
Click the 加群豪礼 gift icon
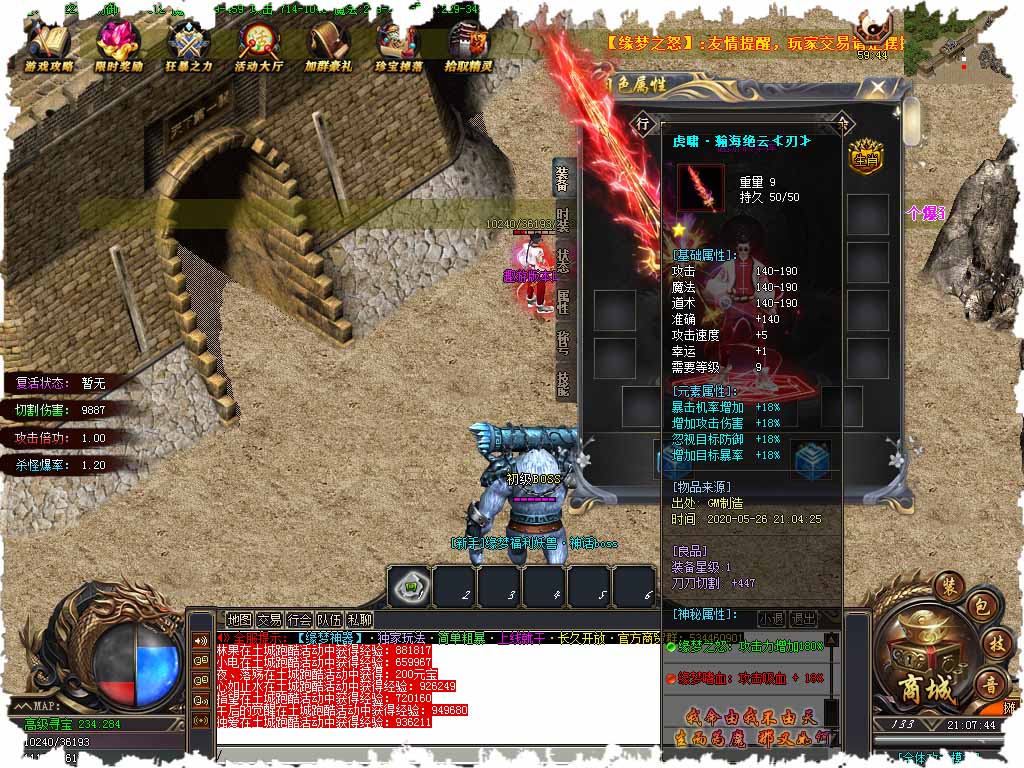tap(329, 45)
